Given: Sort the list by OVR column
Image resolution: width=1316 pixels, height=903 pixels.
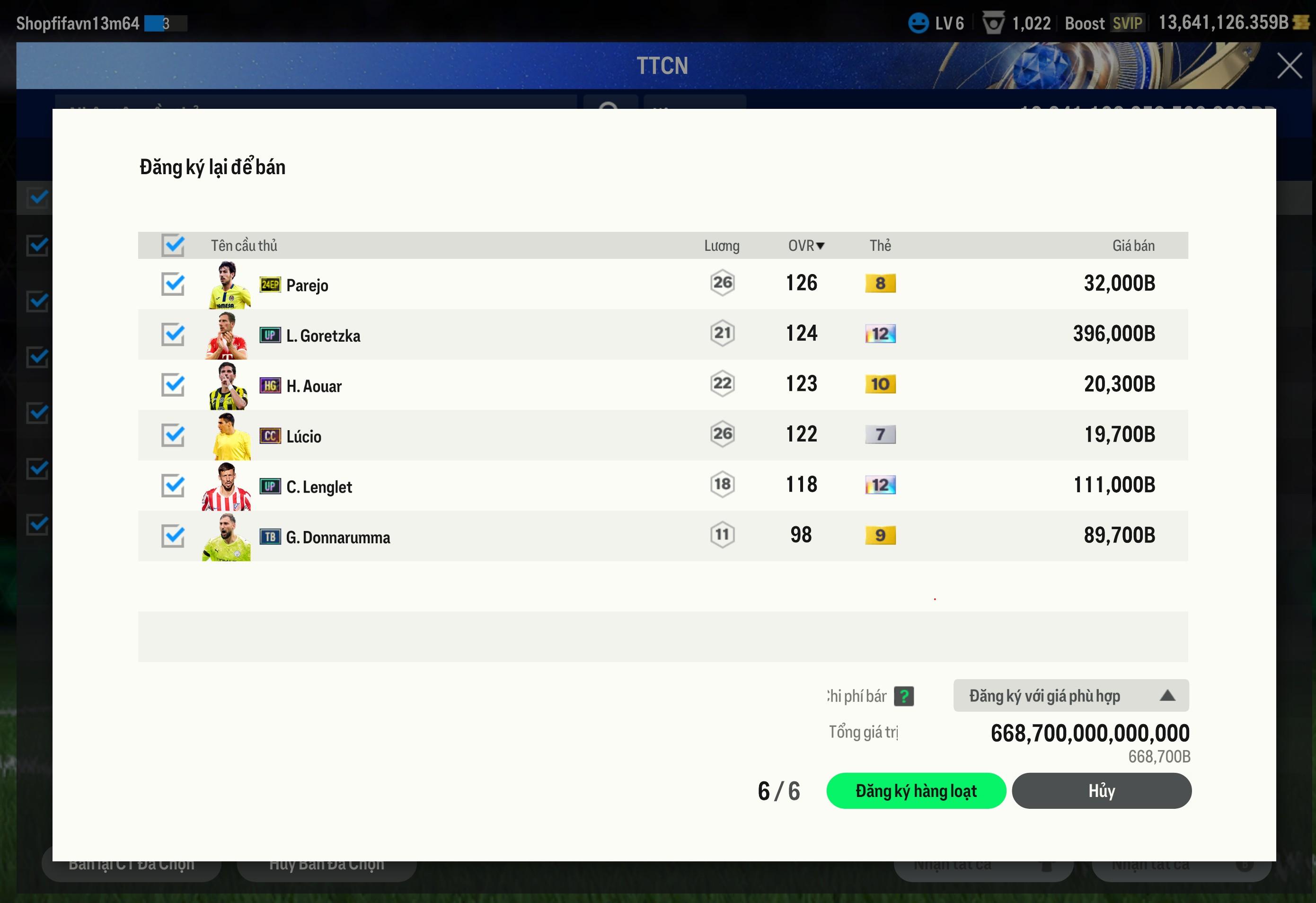Looking at the screenshot, I should tap(806, 245).
